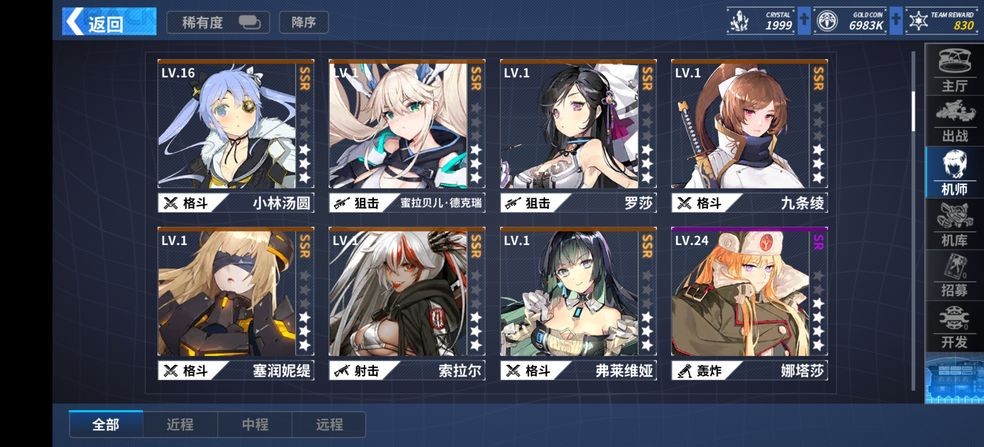Image resolution: width=984 pixels, height=447 pixels.
Task: Select pilot 小林汤圆 card
Action: 236,135
